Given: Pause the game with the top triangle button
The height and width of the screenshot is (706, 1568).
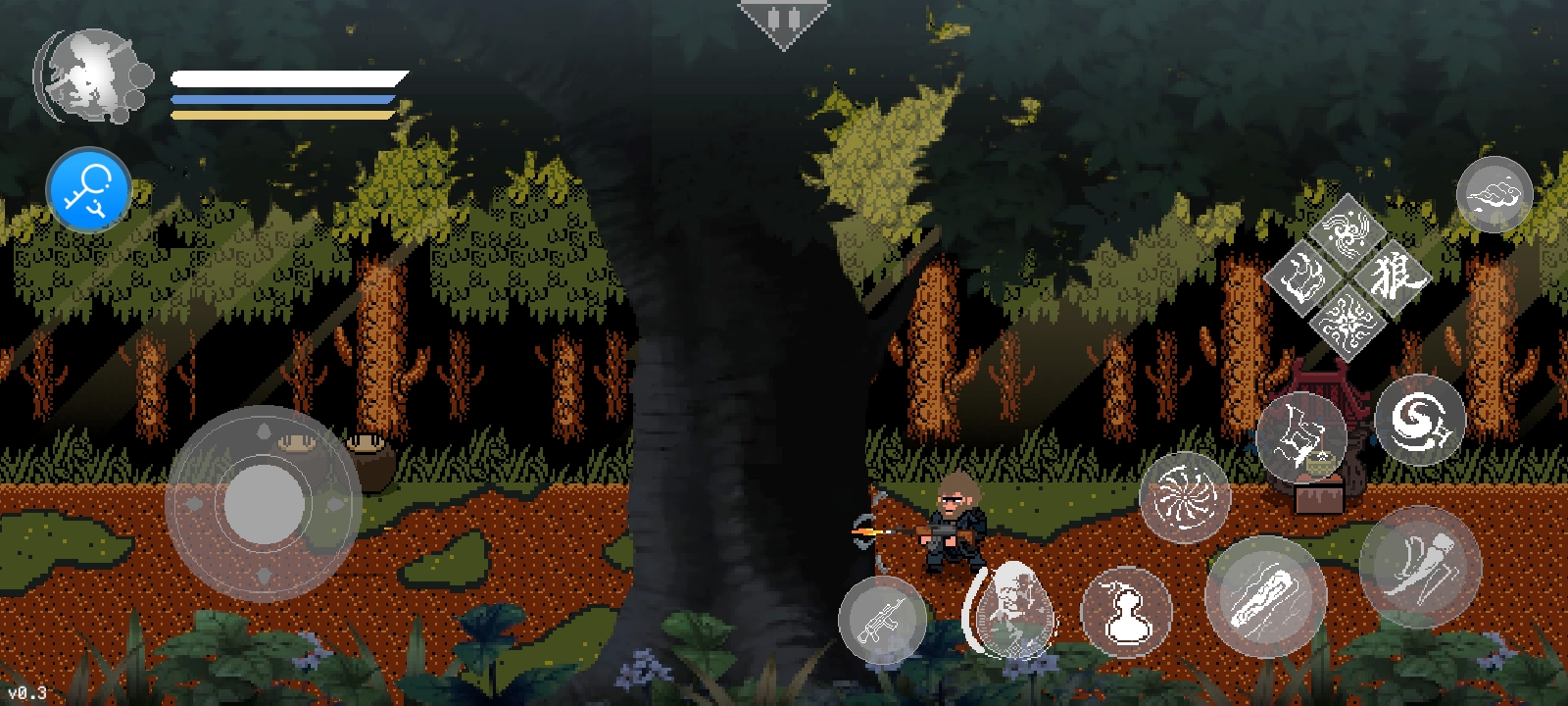Looking at the screenshot, I should click(x=783, y=22).
